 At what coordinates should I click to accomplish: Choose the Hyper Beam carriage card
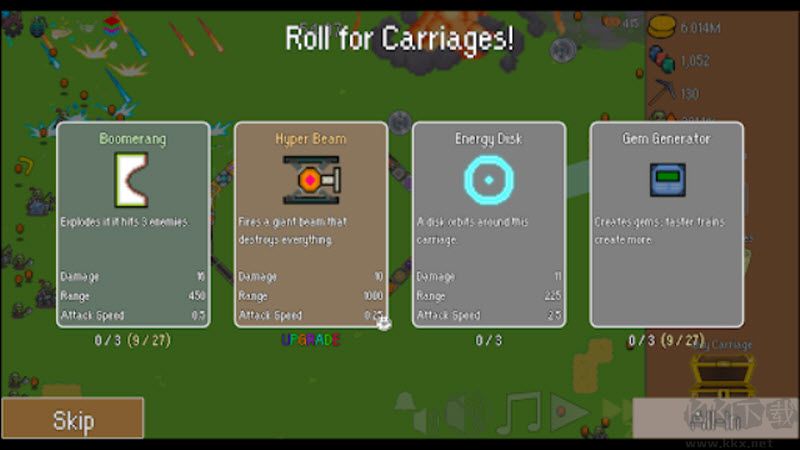[311, 225]
